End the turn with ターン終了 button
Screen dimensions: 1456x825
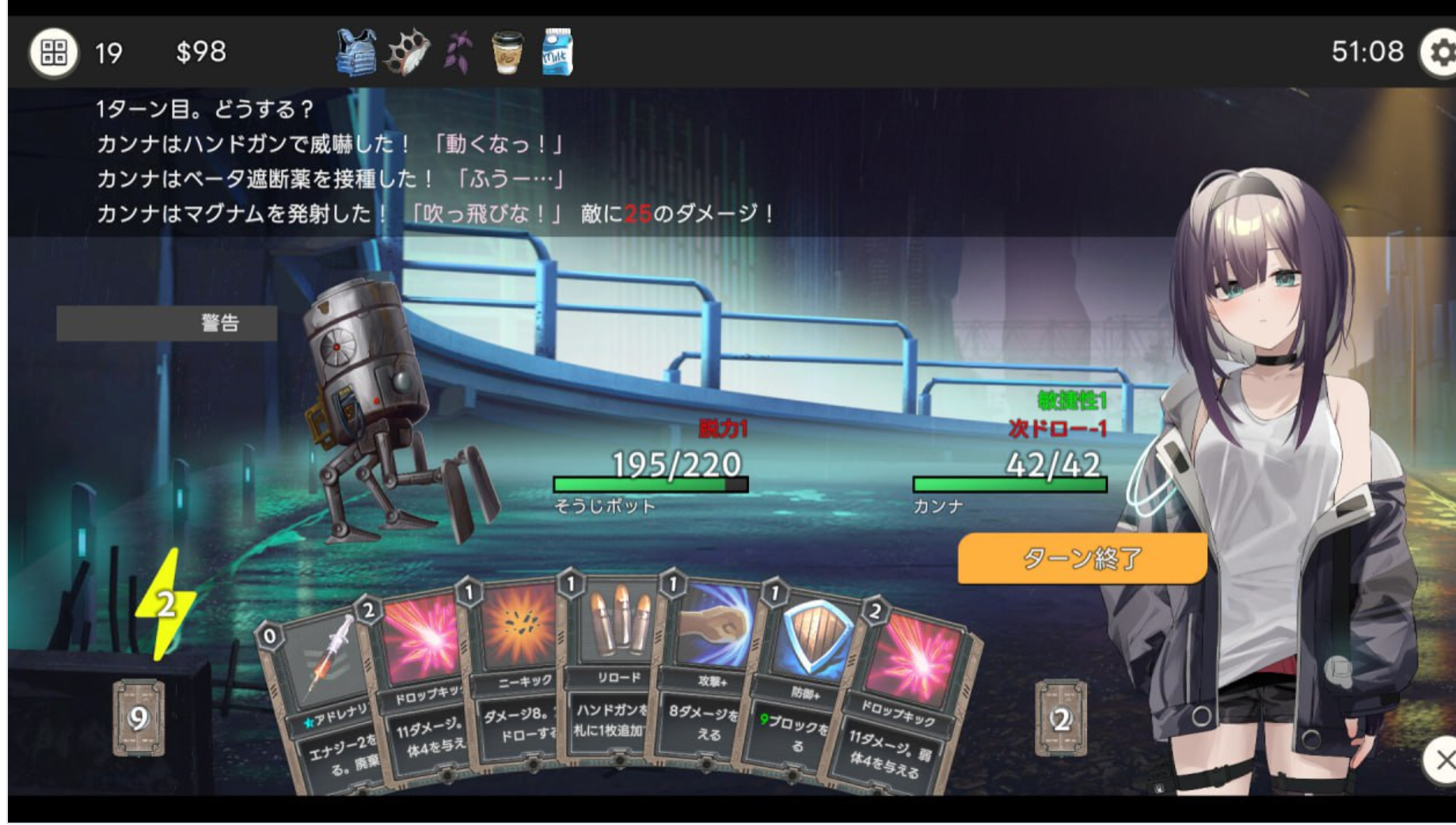click(1082, 558)
